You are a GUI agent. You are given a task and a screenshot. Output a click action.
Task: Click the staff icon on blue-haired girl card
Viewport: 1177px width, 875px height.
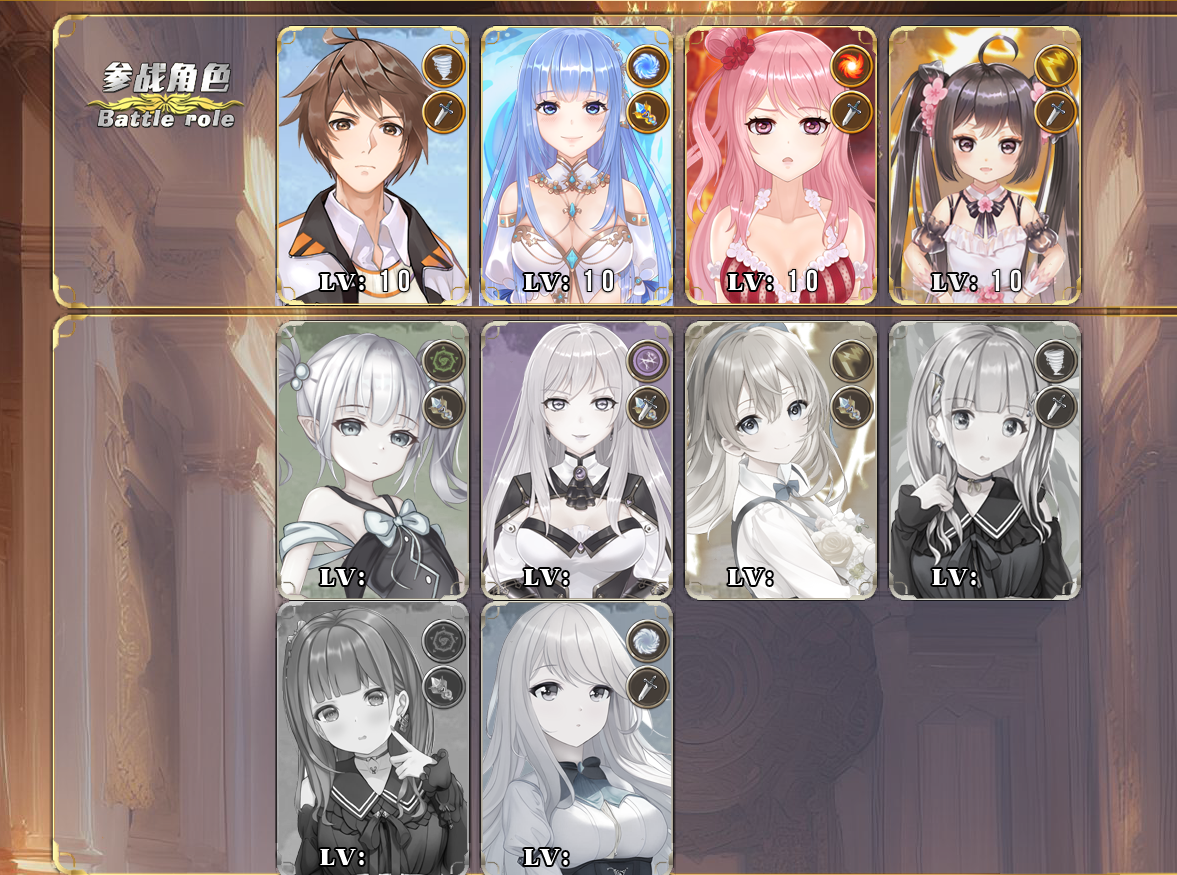point(647,112)
